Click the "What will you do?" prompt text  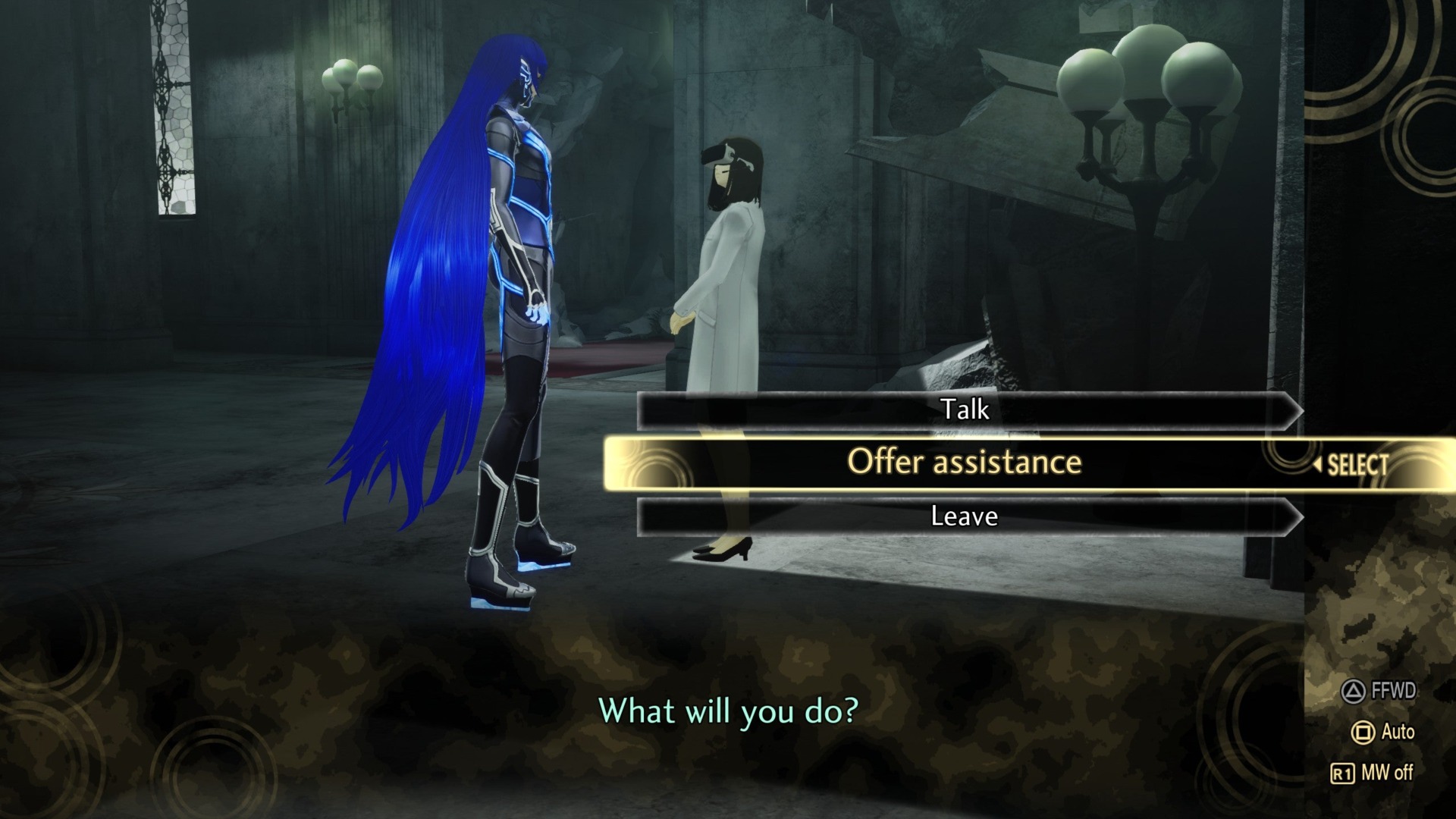click(x=728, y=711)
